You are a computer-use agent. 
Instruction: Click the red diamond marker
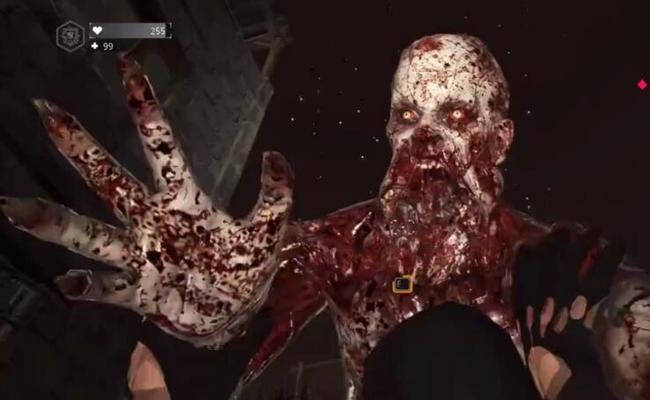[642, 85]
